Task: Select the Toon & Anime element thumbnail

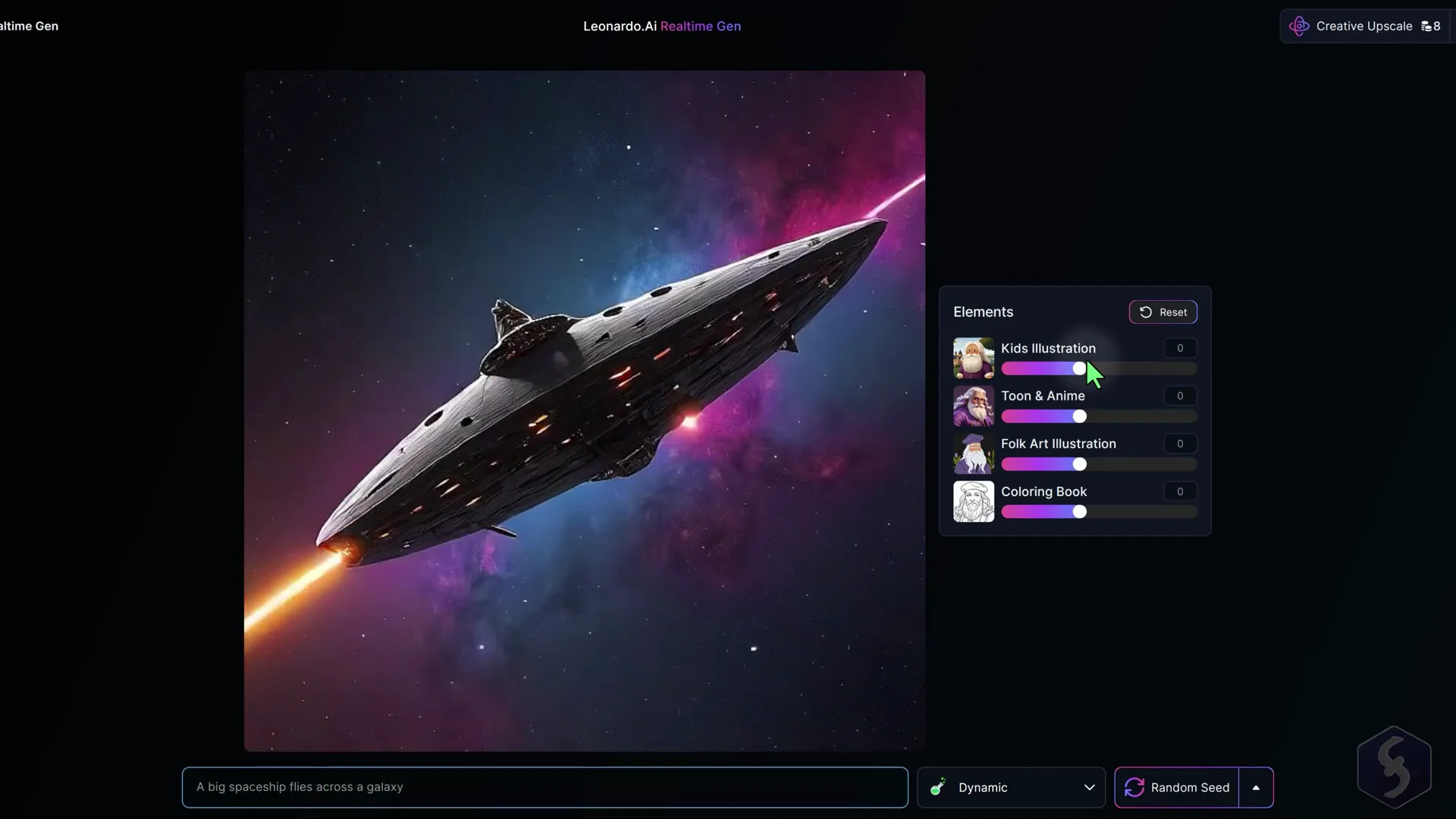Action: coord(973,406)
